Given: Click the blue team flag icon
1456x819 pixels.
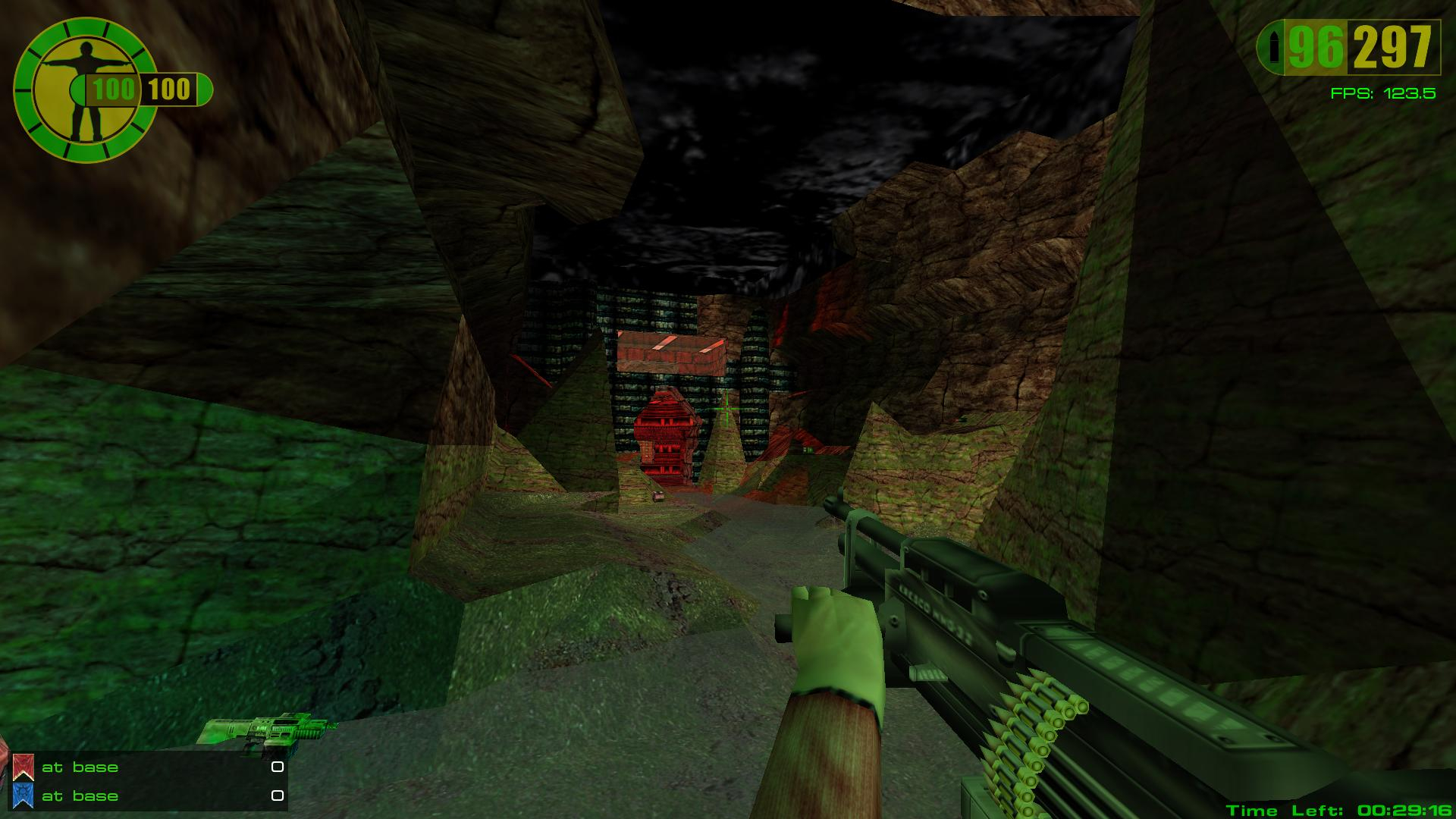Looking at the screenshot, I should point(24,796).
